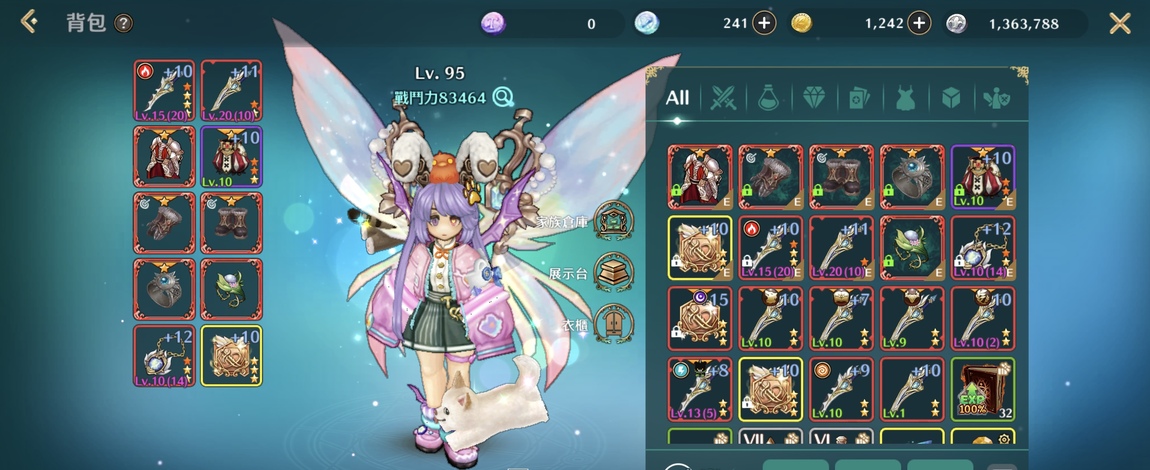Select the equipped green flower brooch slot

(231, 289)
